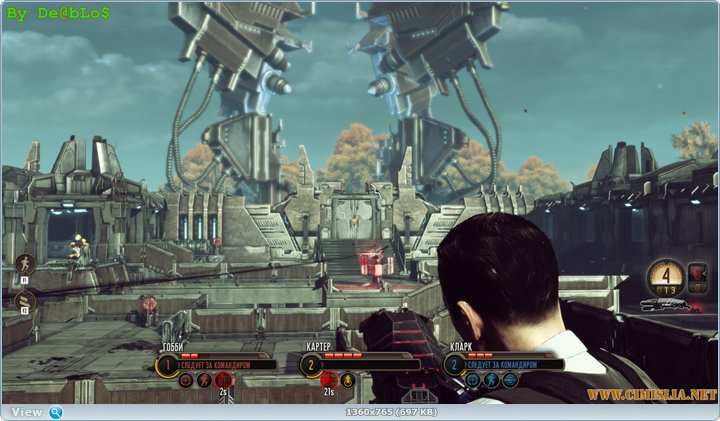Viewport: 720px width, 421px height.
Task: Activate Тобби's red ability on 2s cooldown
Action: (x=222, y=380)
